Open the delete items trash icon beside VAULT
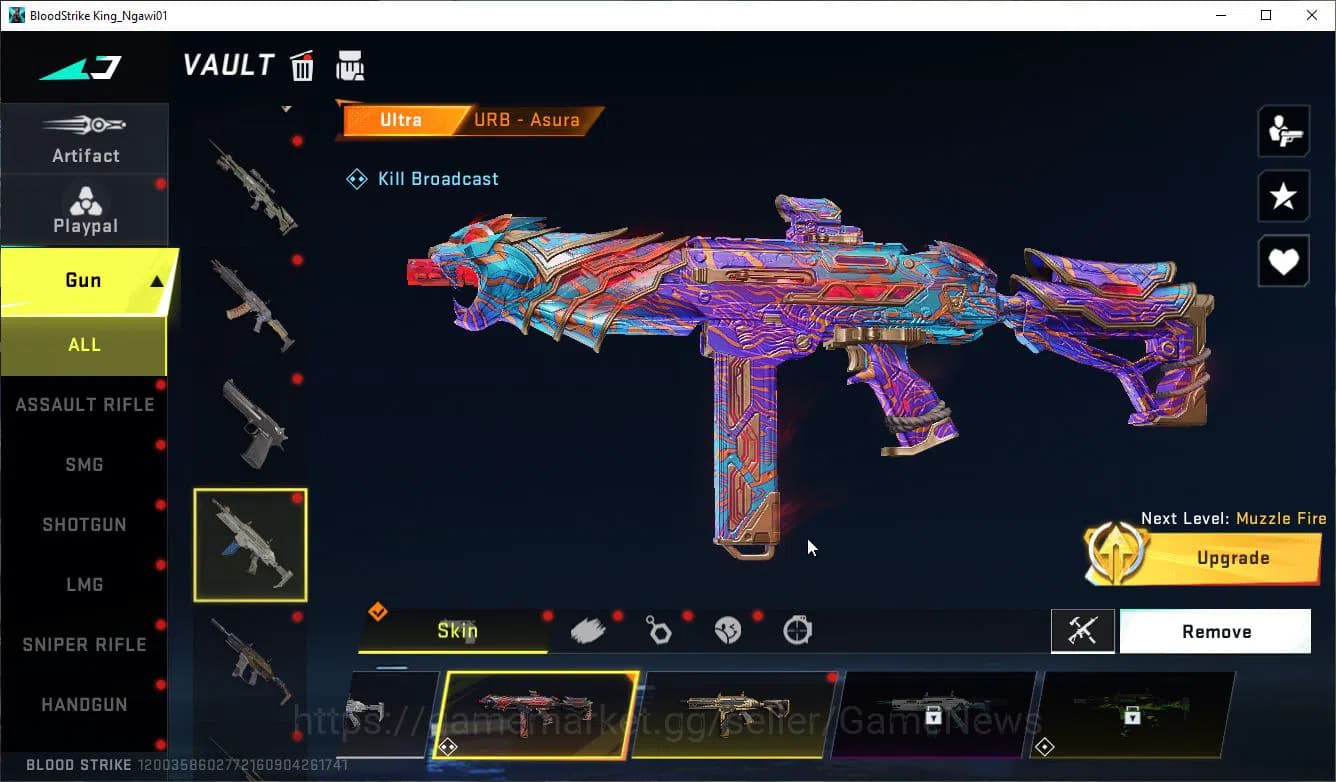 (301, 66)
